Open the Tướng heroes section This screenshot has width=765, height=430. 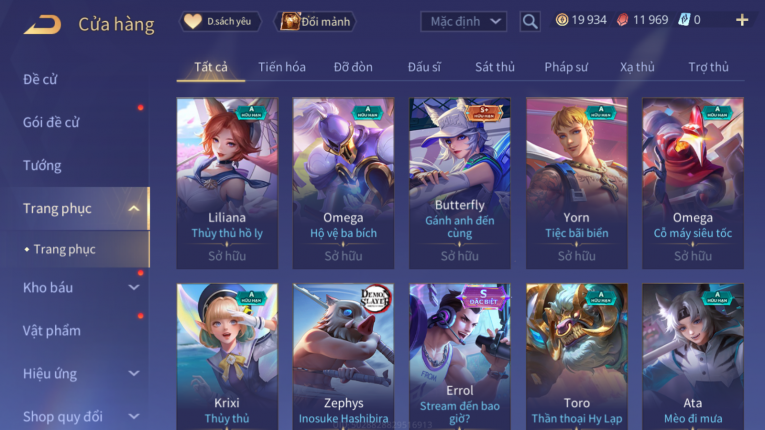pos(42,165)
